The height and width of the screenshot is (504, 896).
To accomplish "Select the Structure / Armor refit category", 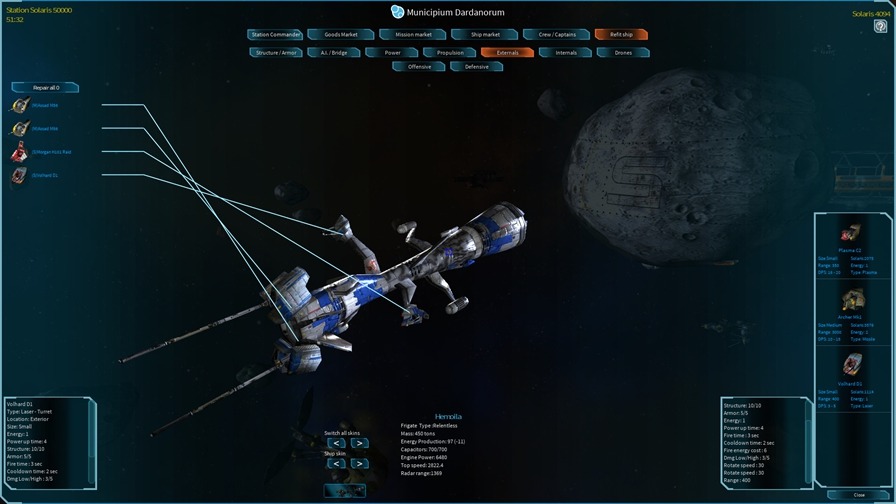I will pyautogui.click(x=276, y=52).
